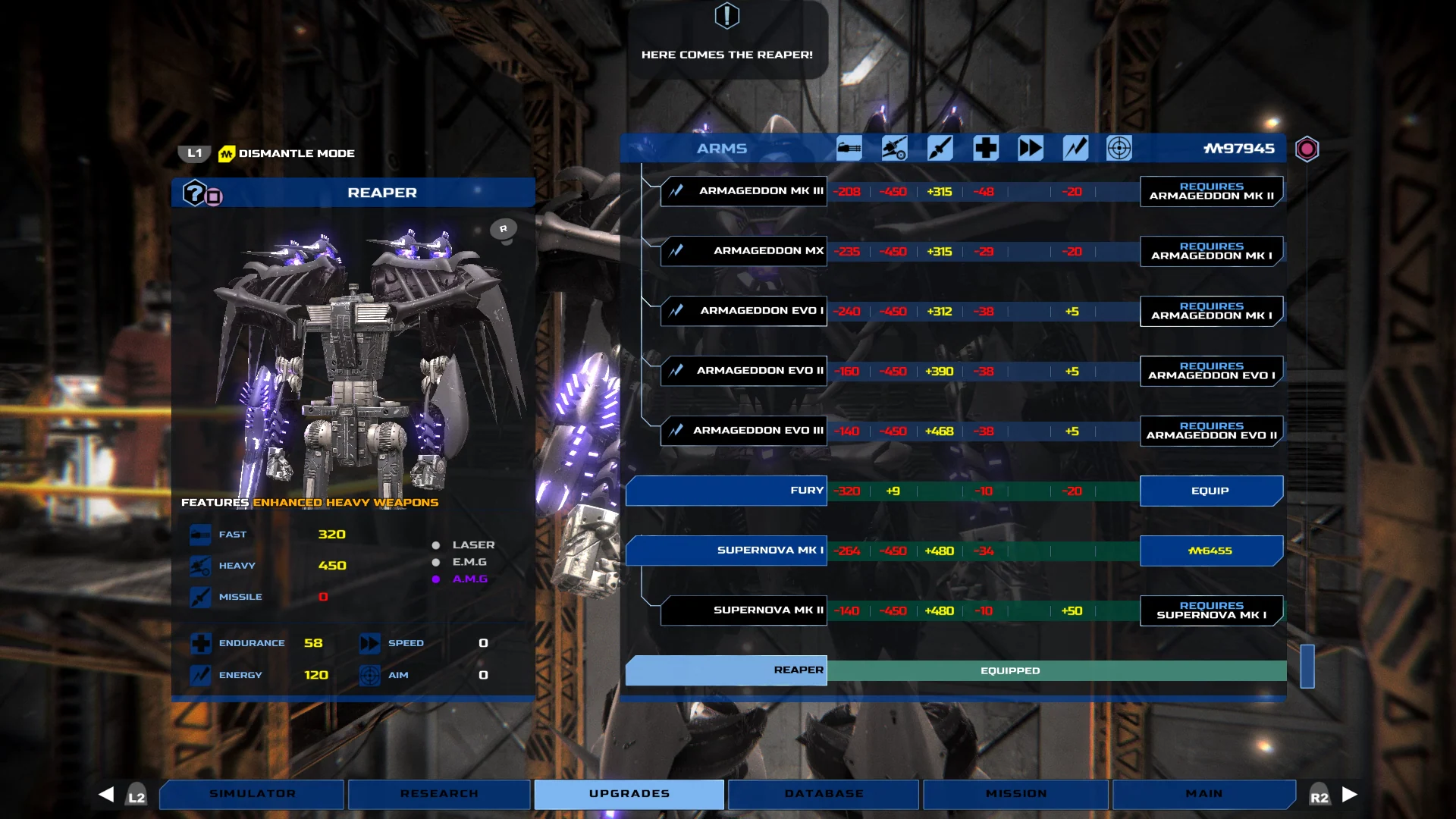Select the fast weapon minigun column icon
This screenshot has width=1456, height=819.
pyautogui.click(x=849, y=148)
